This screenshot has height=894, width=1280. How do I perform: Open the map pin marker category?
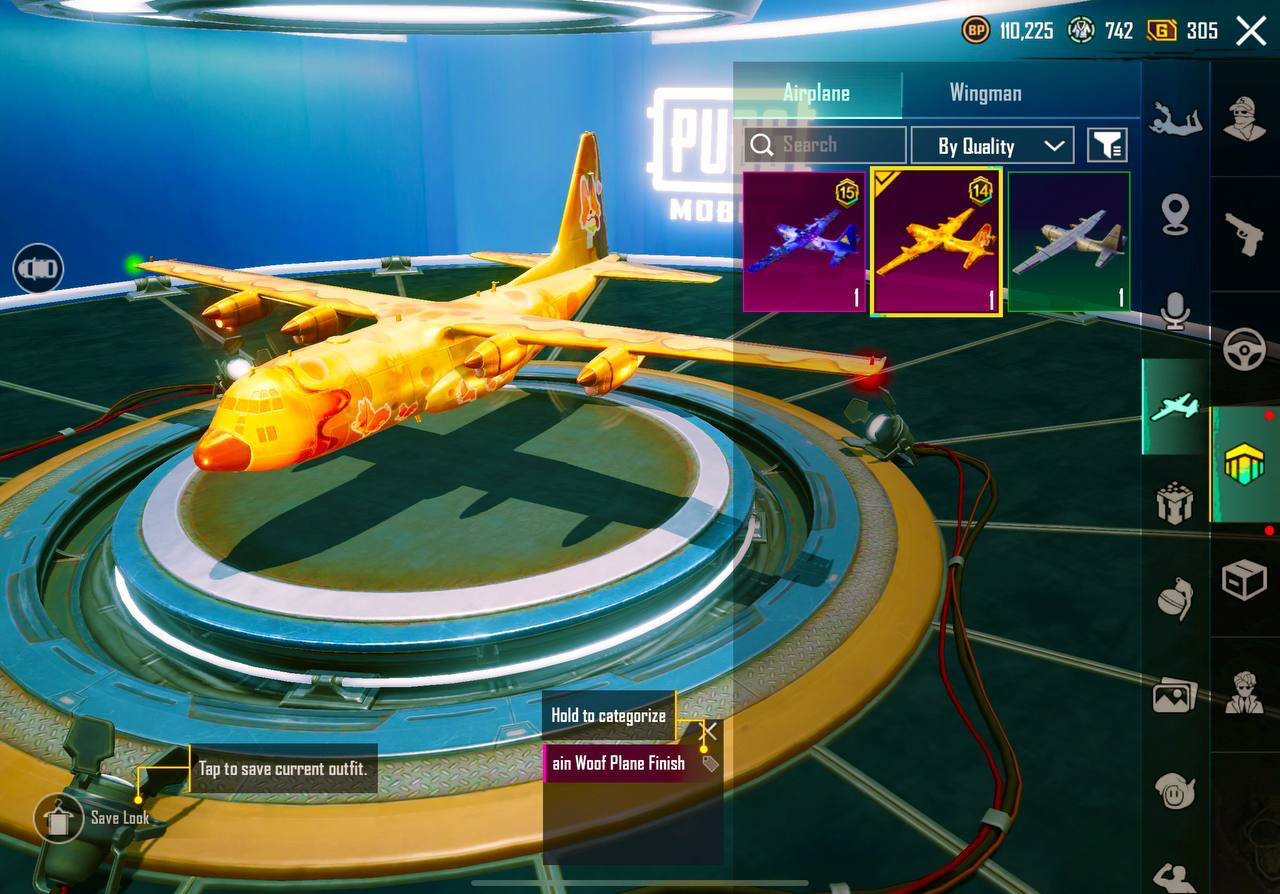pyautogui.click(x=1175, y=214)
